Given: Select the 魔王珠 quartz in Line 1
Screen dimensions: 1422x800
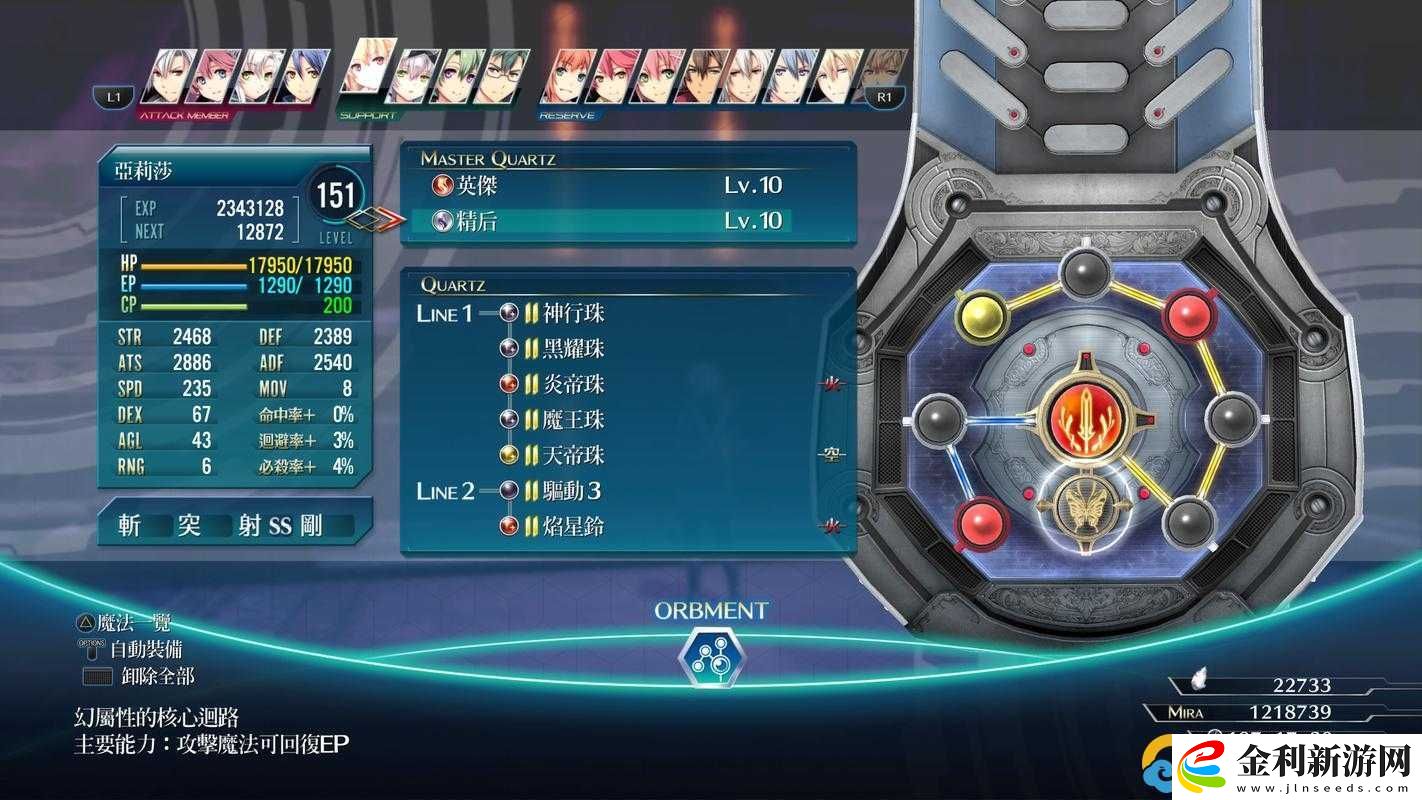Looking at the screenshot, I should [507, 419].
